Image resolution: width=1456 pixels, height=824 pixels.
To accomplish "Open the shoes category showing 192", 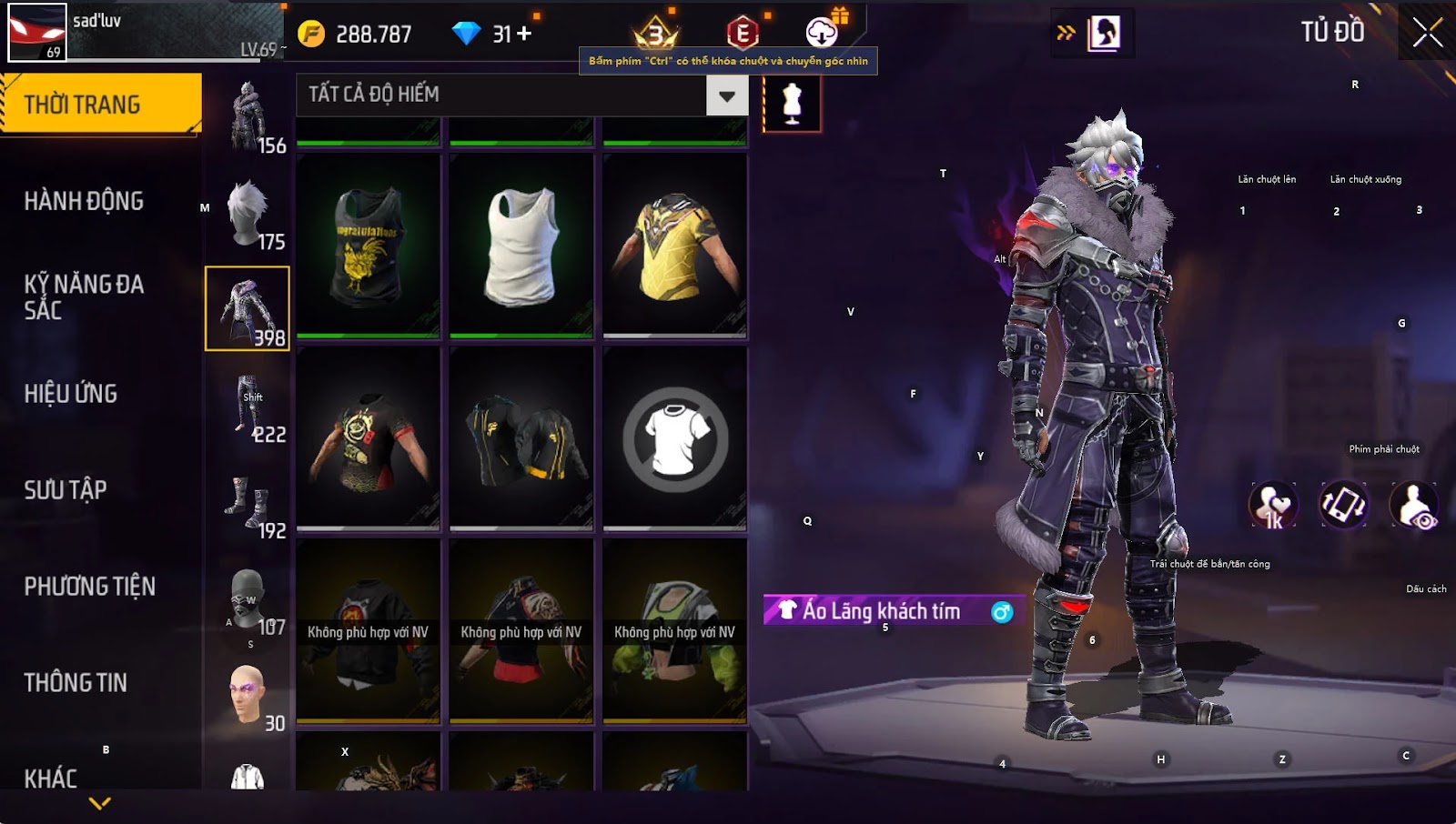I will pyautogui.click(x=248, y=505).
